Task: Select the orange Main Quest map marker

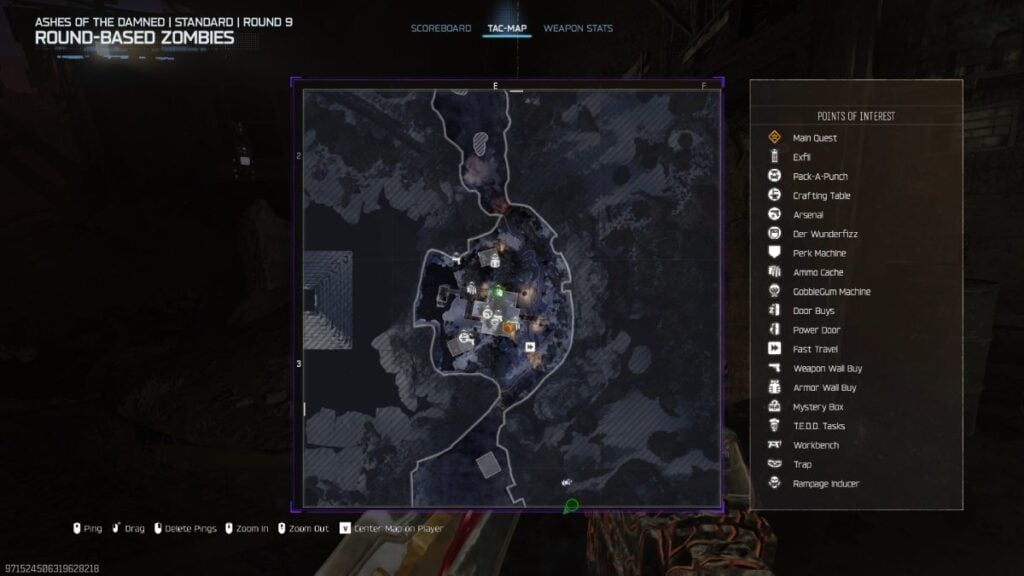Action: [x=508, y=326]
